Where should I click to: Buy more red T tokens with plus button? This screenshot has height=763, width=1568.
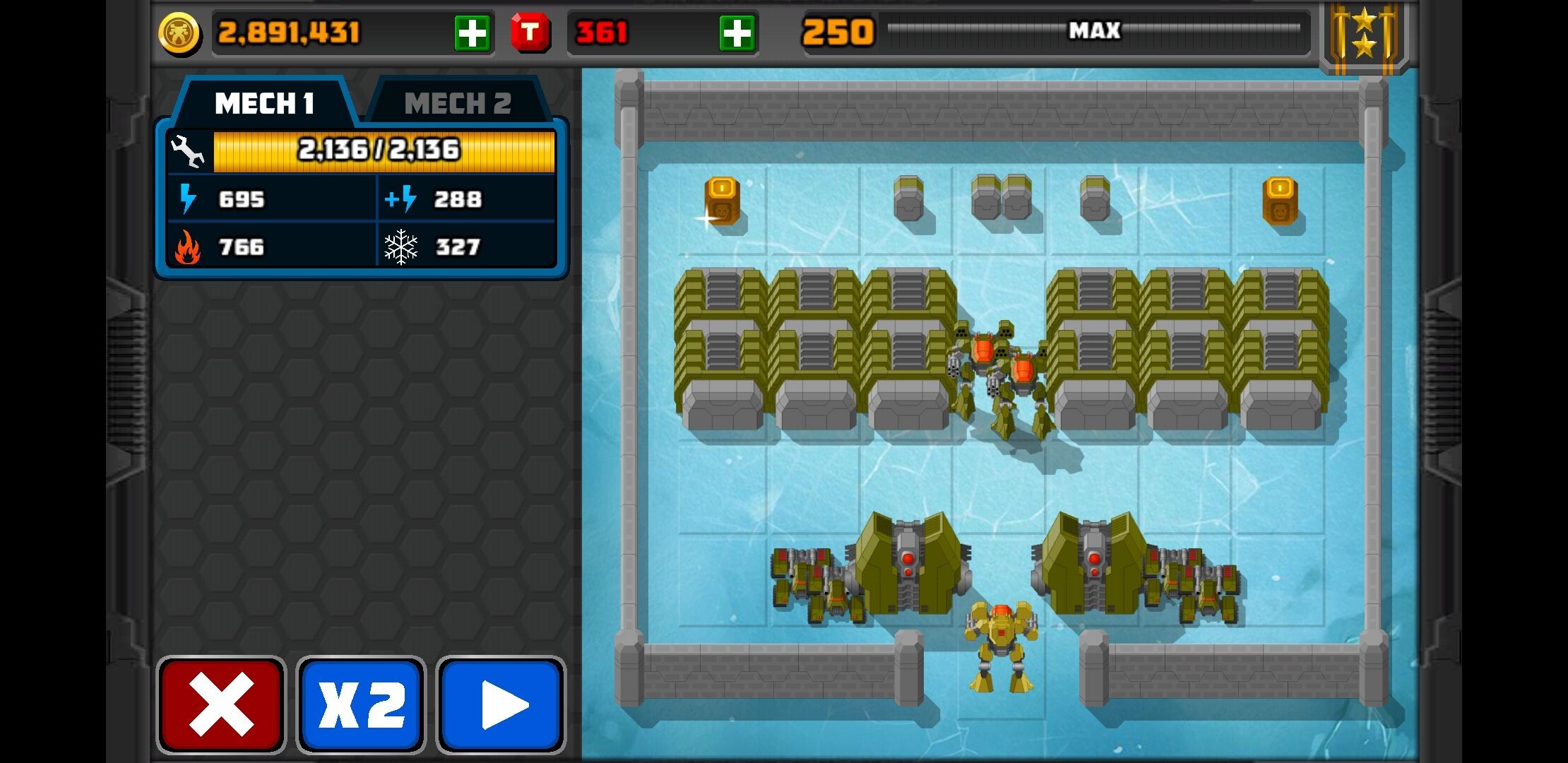click(x=737, y=32)
